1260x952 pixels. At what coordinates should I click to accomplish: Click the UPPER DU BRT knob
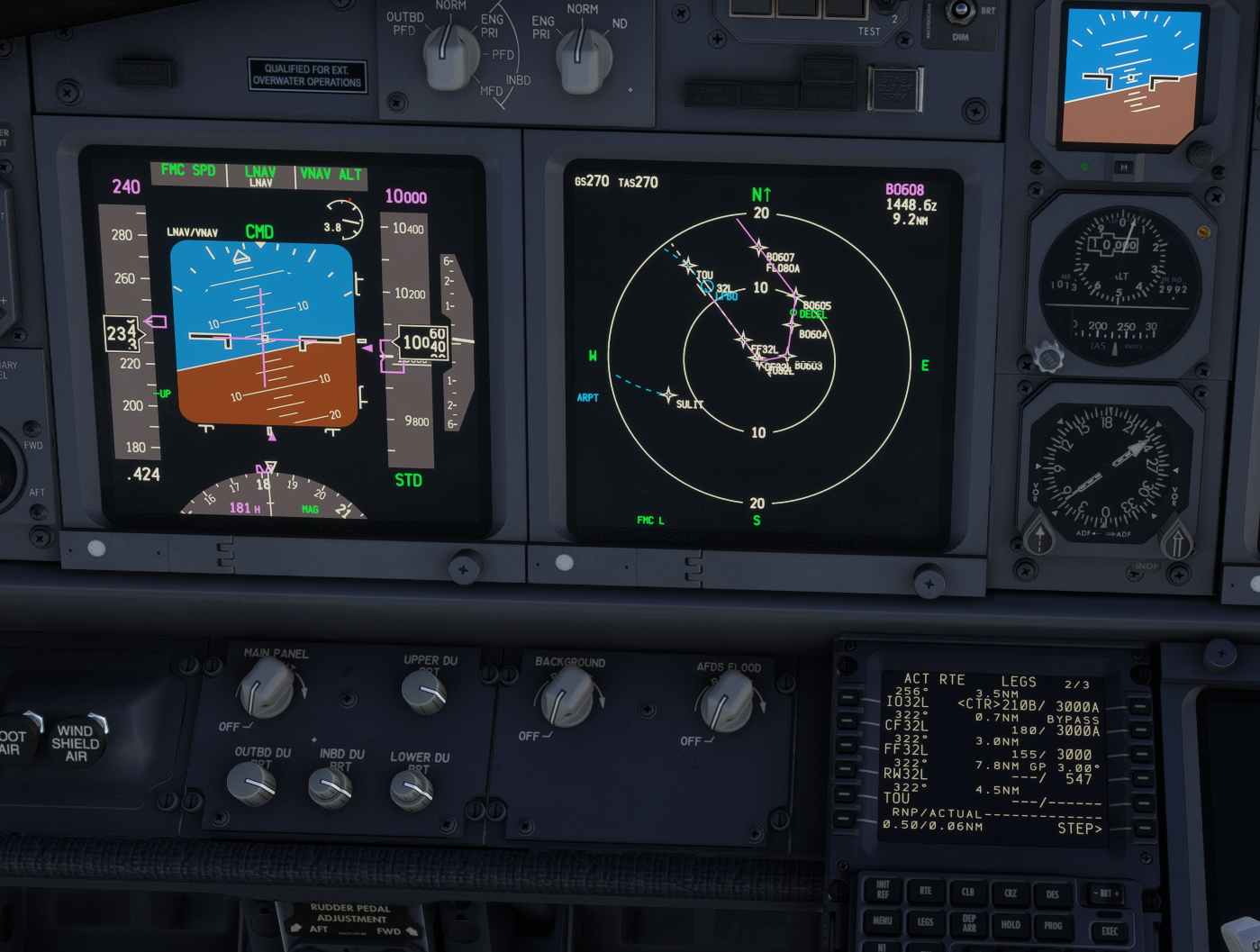(424, 691)
